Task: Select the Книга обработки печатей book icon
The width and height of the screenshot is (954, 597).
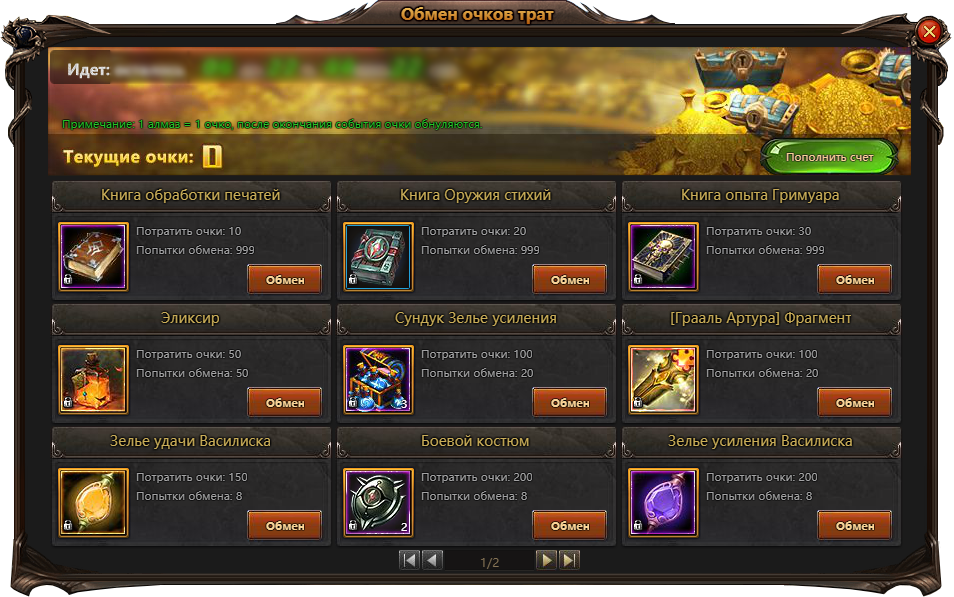Action: (93, 257)
